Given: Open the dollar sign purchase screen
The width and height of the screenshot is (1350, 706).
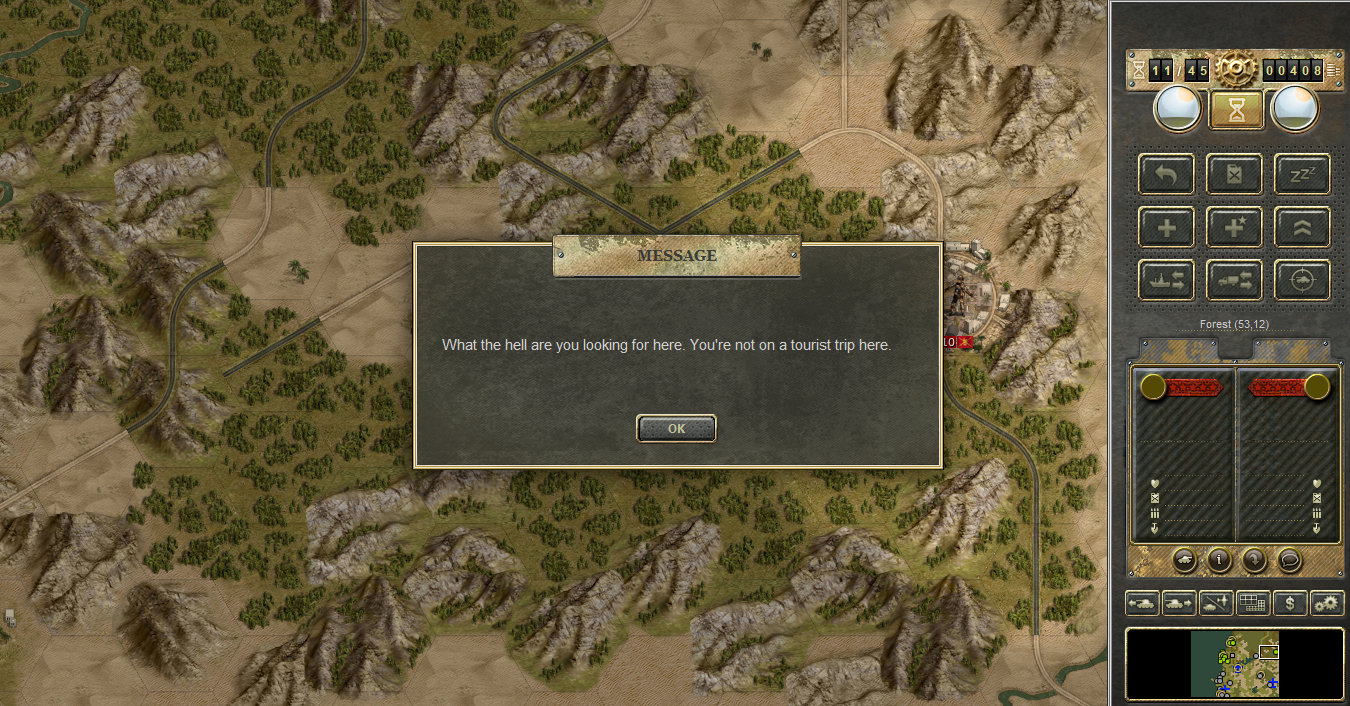Looking at the screenshot, I should pyautogui.click(x=1290, y=603).
